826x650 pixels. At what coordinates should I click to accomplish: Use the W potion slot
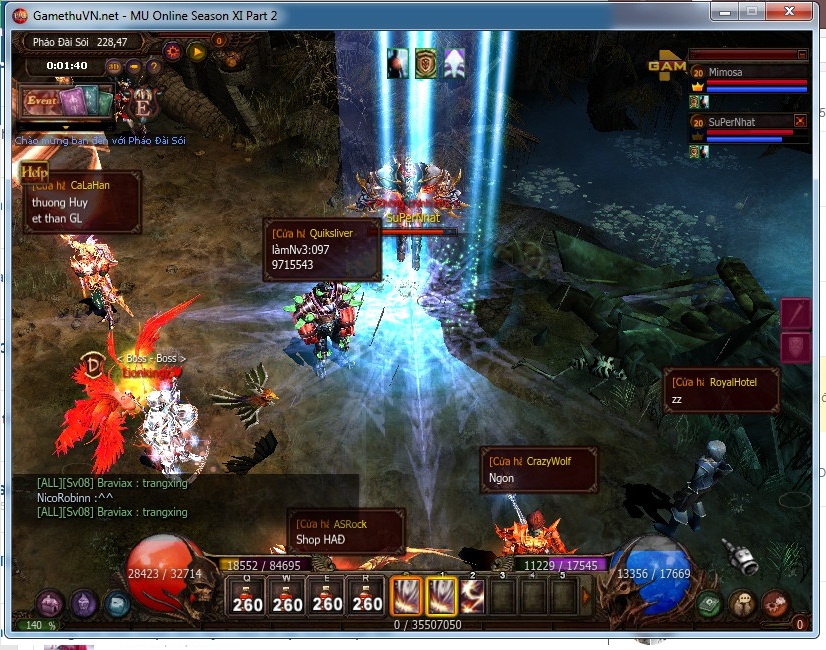click(287, 596)
